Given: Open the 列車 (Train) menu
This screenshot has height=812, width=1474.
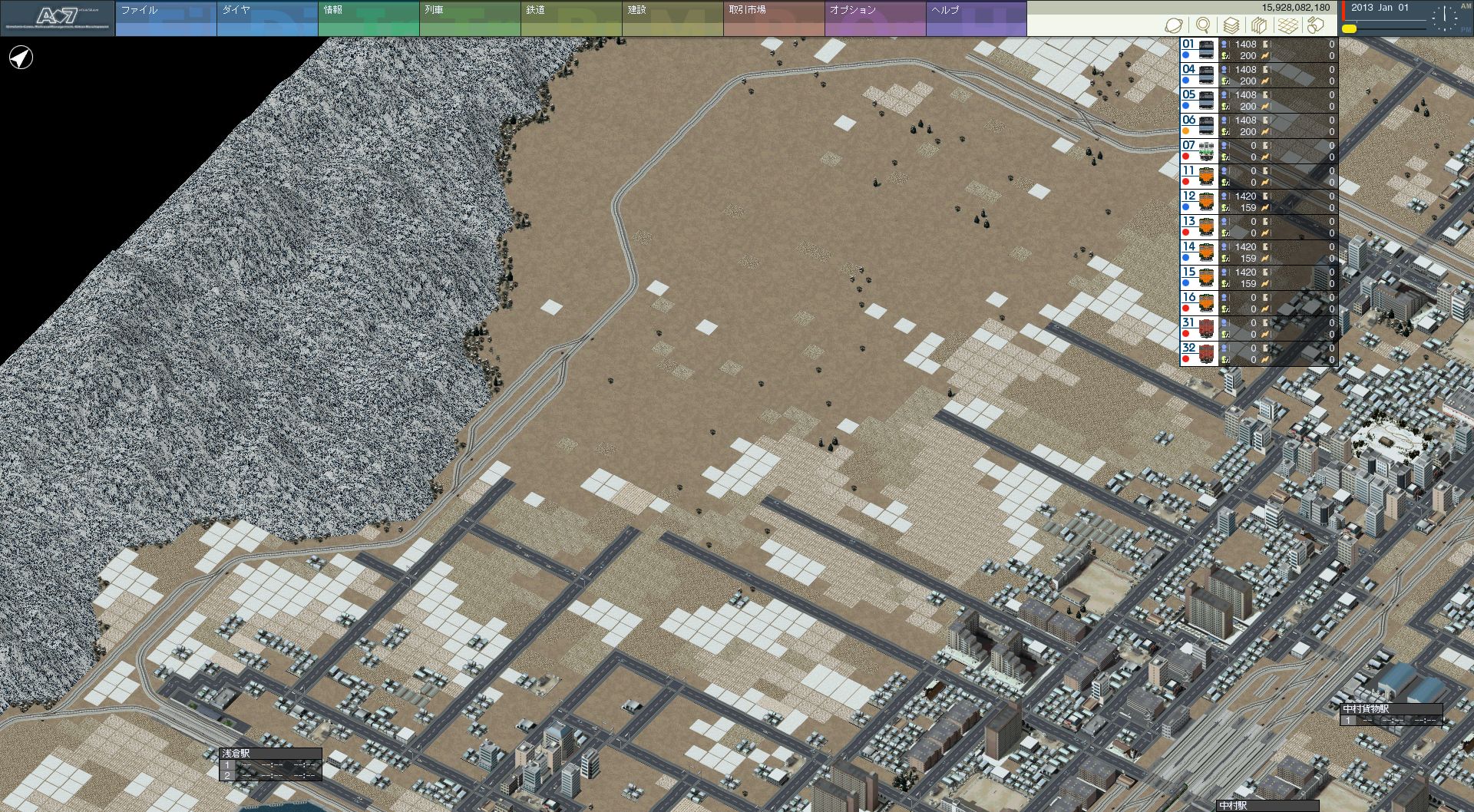Looking at the screenshot, I should 469,18.
